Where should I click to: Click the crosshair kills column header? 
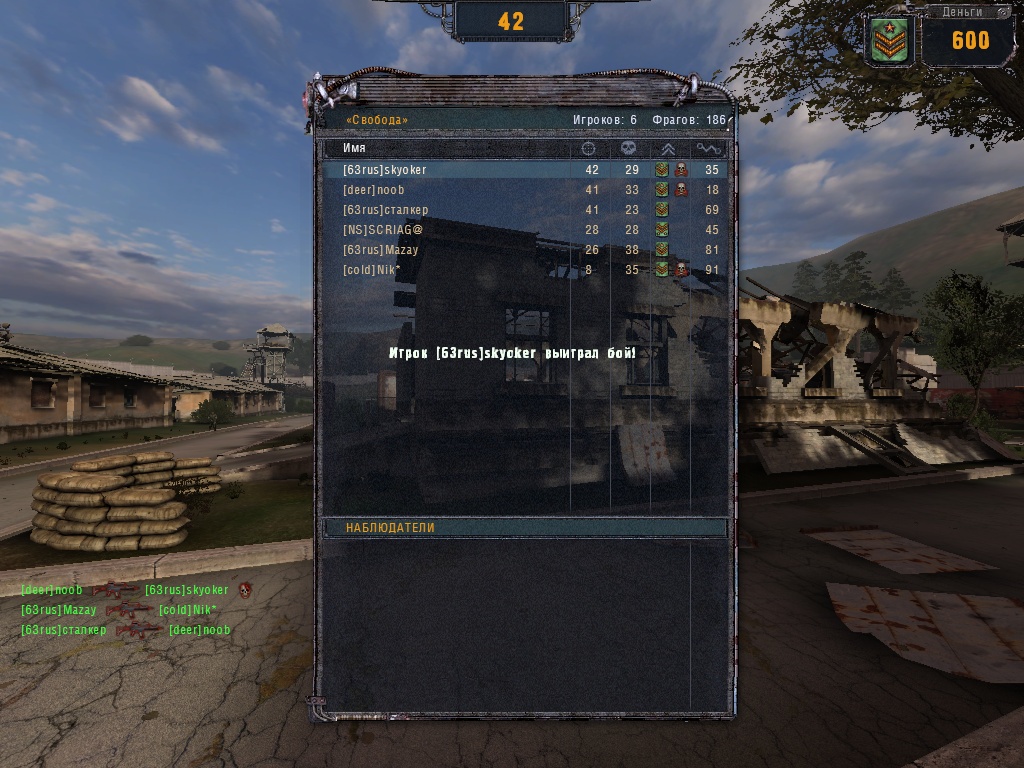pos(590,148)
